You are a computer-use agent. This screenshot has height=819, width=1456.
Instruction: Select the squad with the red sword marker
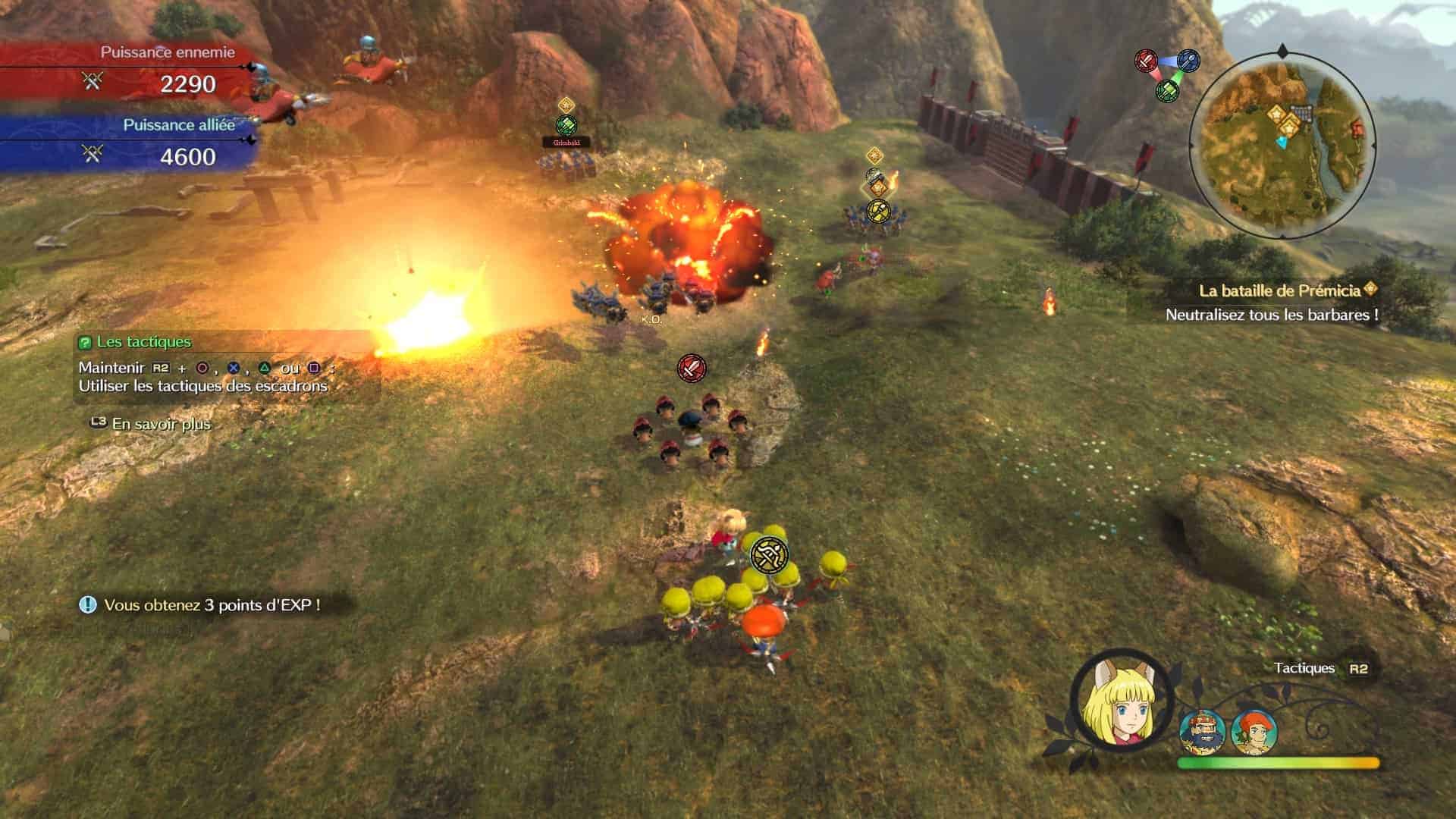691,368
